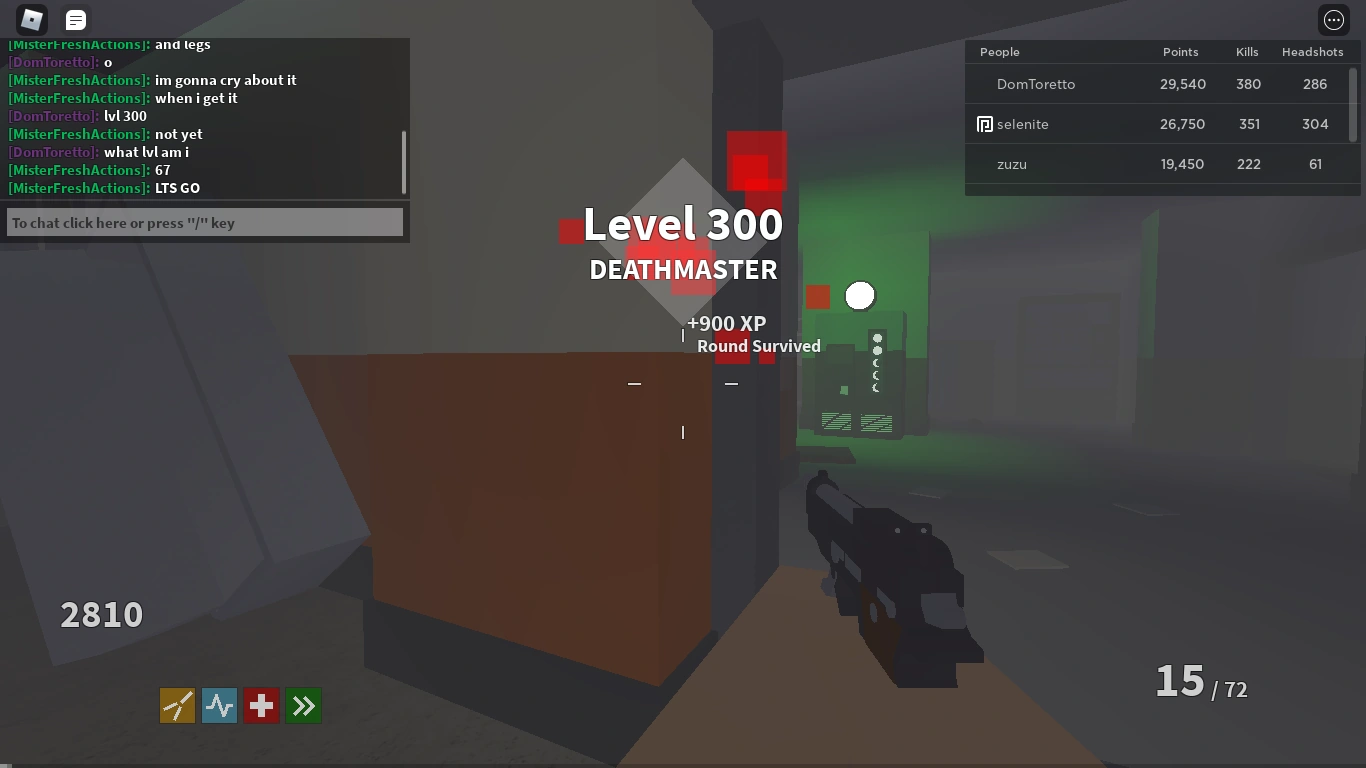Viewport: 1366px width, 768px height.
Task: Toggle the chat window visibility
Action: pyautogui.click(x=74, y=19)
